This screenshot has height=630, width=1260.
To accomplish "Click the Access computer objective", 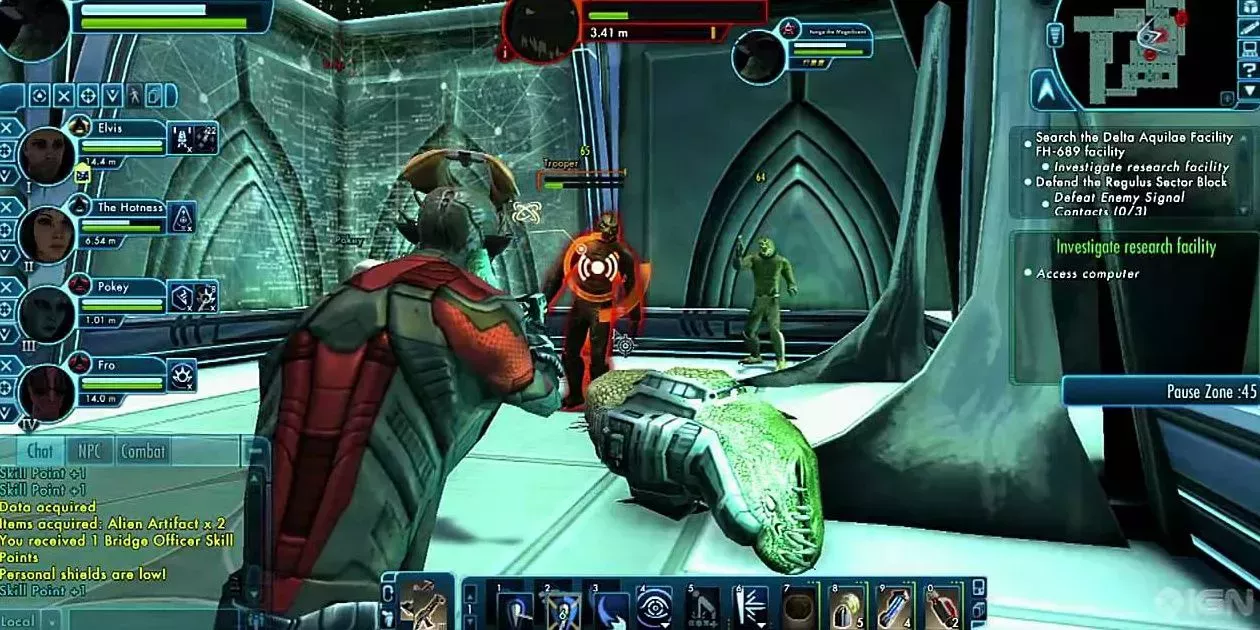I will point(1088,274).
